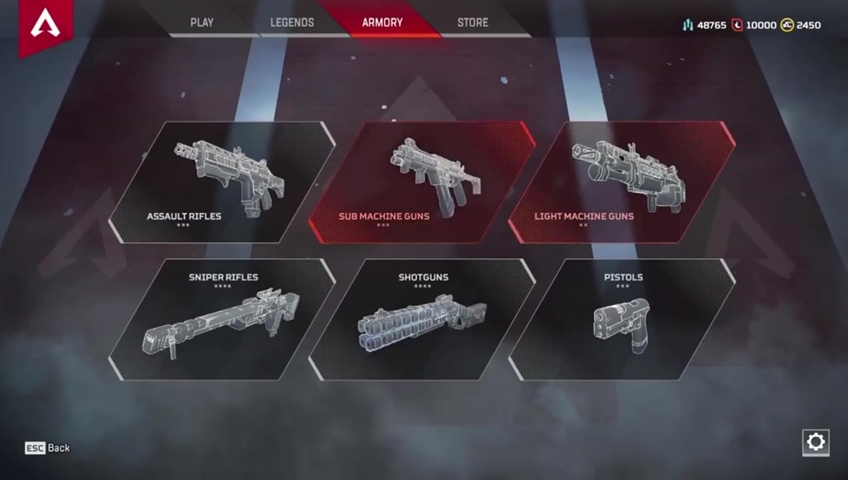This screenshot has width=848, height=480.
Task: Click the Back button
Action: point(48,448)
